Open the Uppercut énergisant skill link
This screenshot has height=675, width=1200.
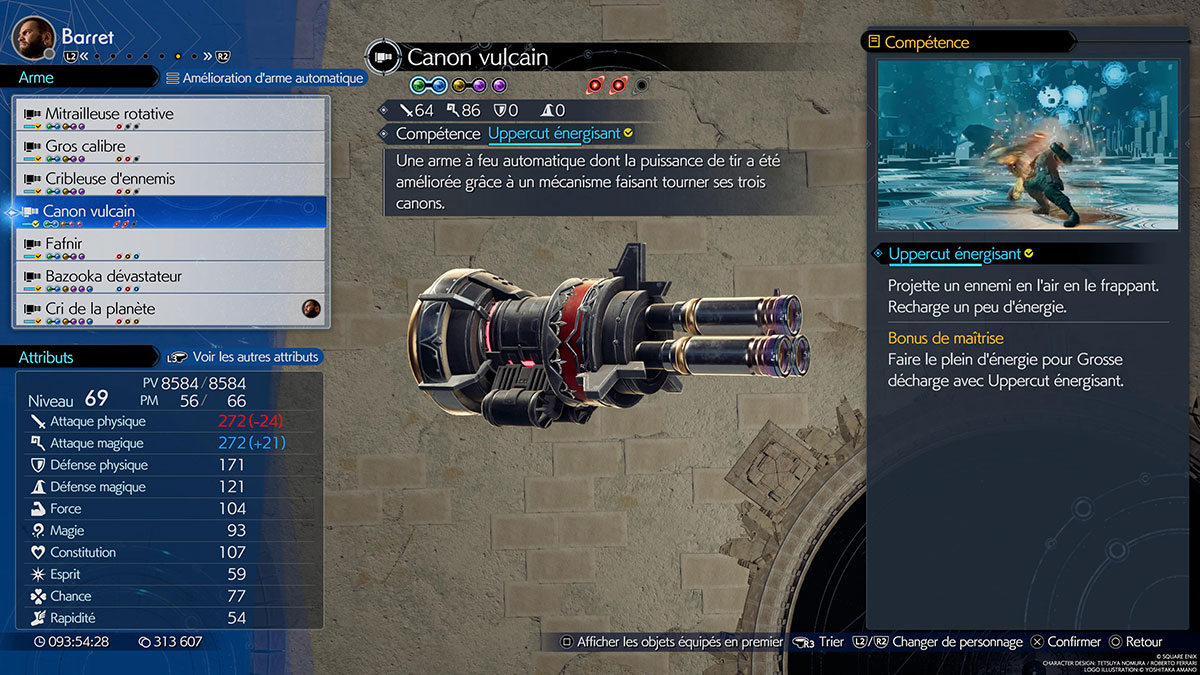(x=554, y=133)
